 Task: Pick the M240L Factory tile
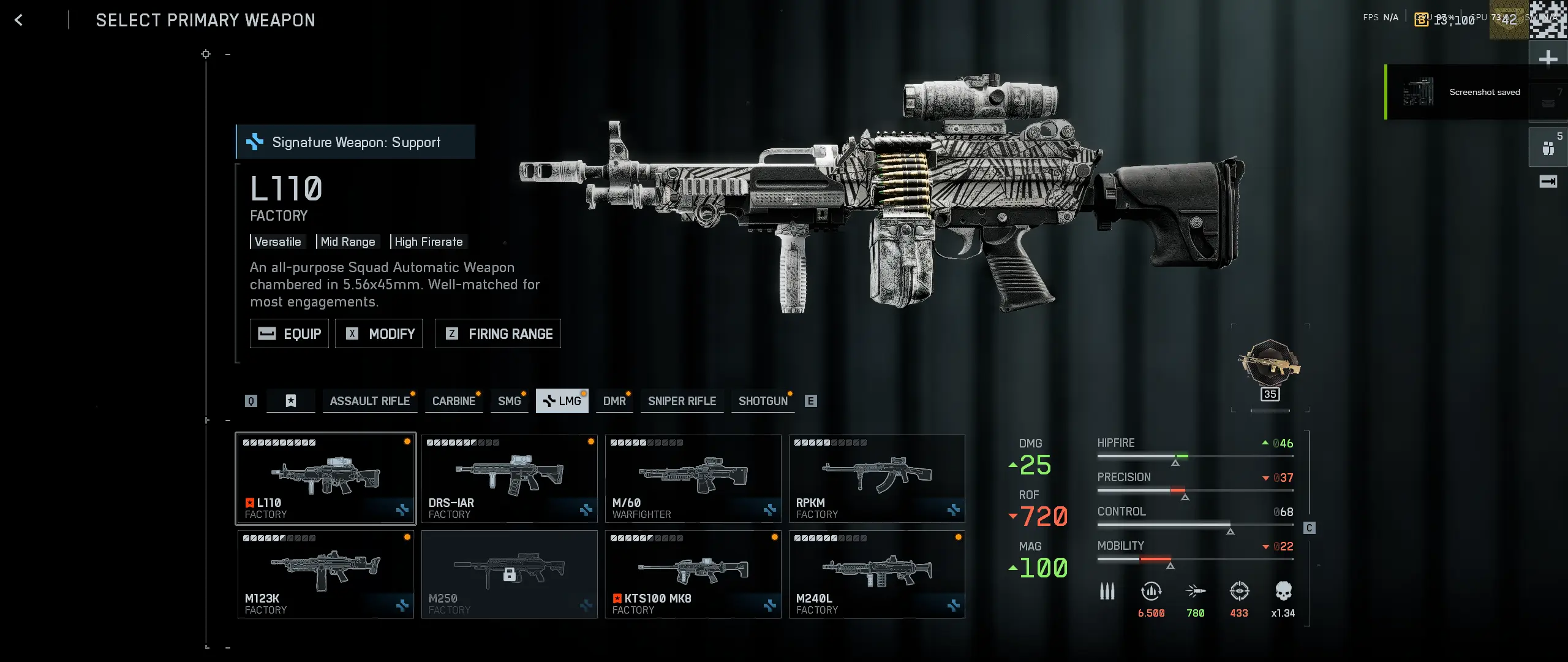click(x=877, y=574)
